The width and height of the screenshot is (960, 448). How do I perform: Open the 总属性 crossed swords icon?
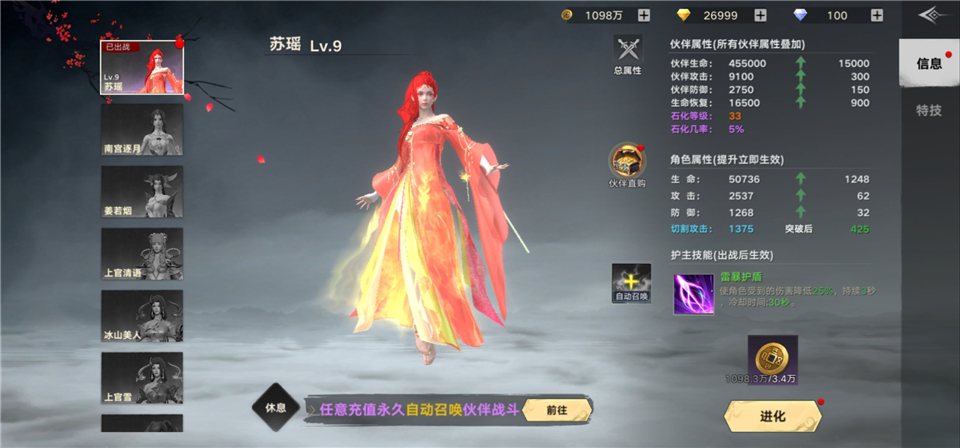pos(628,53)
